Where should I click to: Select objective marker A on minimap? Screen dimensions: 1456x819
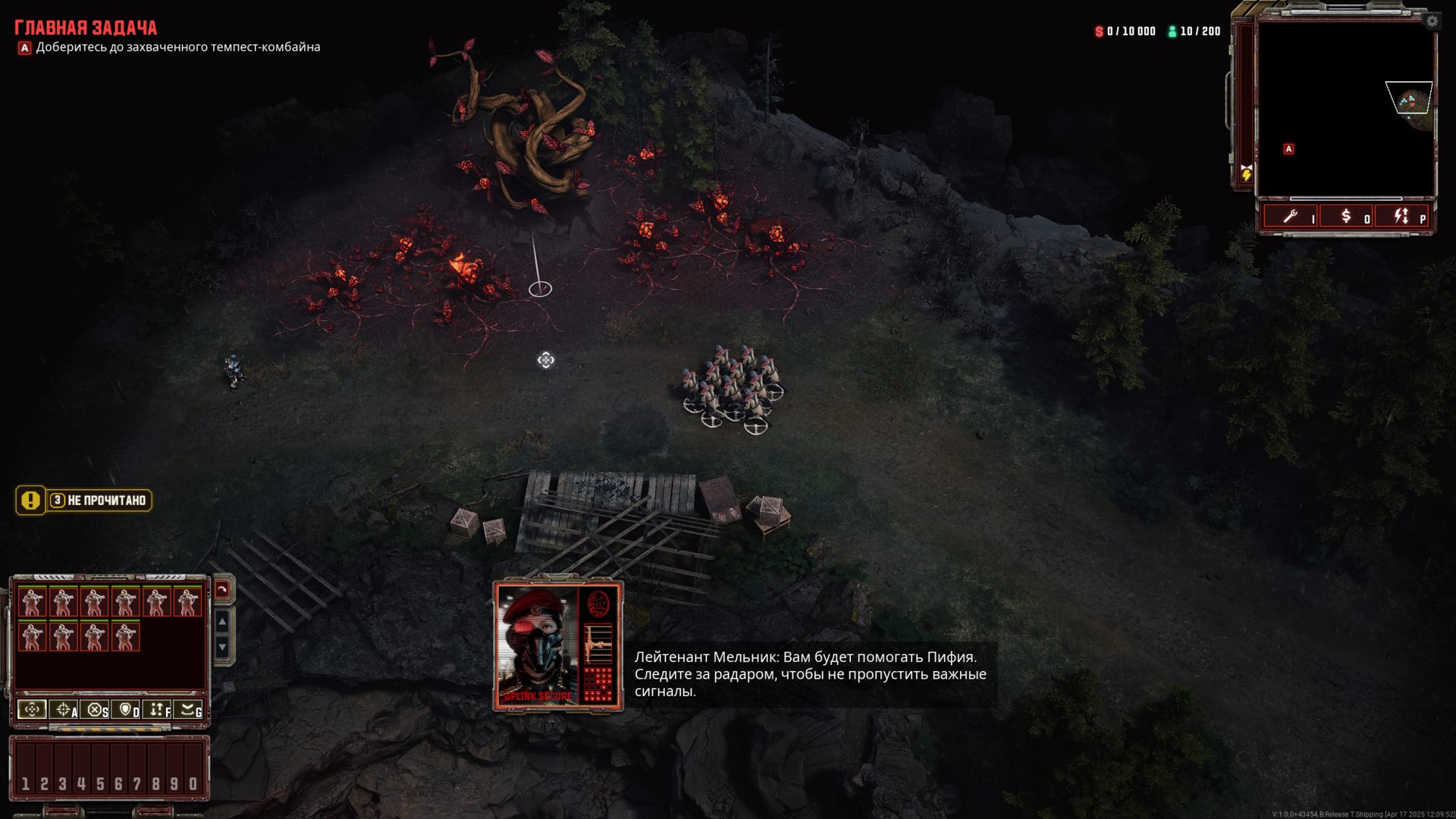[1288, 149]
